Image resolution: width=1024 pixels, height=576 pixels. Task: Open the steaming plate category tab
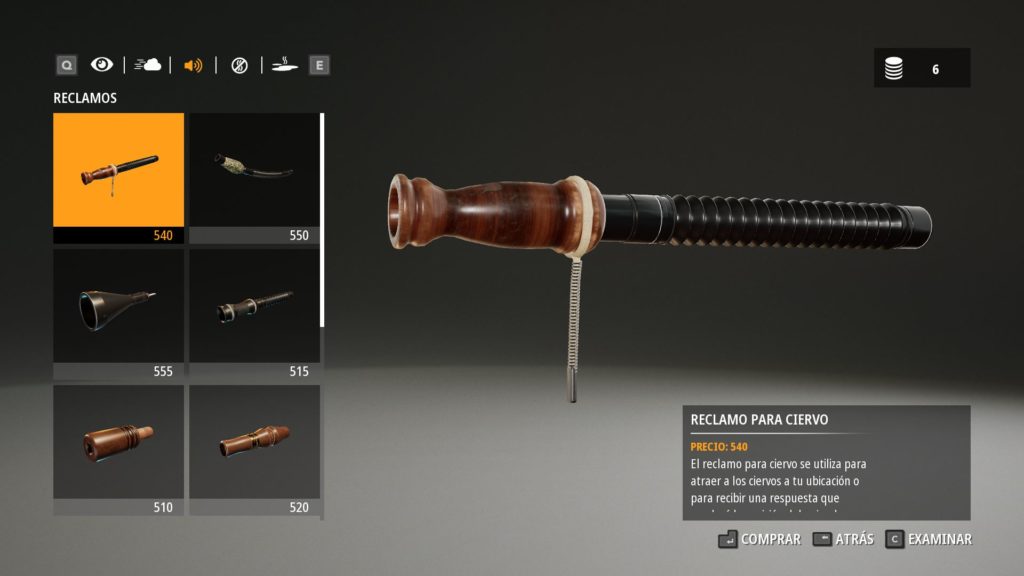(284, 65)
